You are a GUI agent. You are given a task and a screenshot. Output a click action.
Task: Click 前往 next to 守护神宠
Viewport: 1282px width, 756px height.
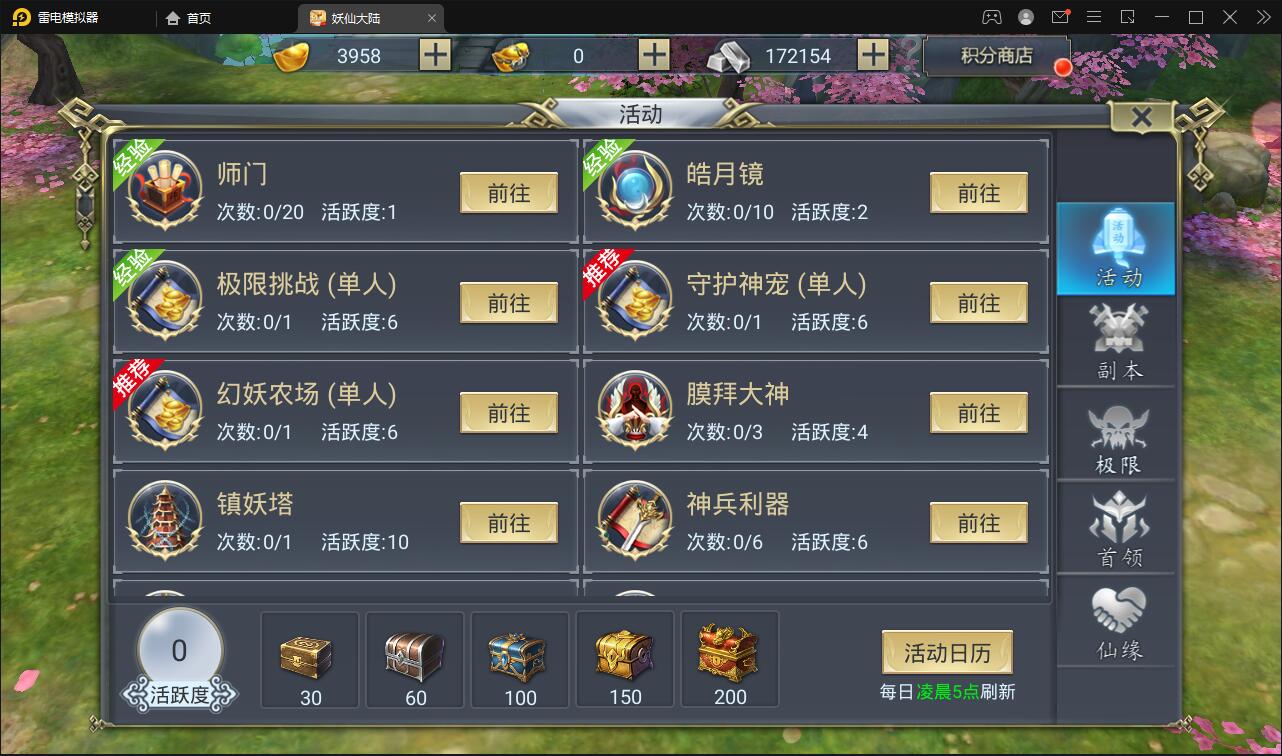[x=978, y=302]
